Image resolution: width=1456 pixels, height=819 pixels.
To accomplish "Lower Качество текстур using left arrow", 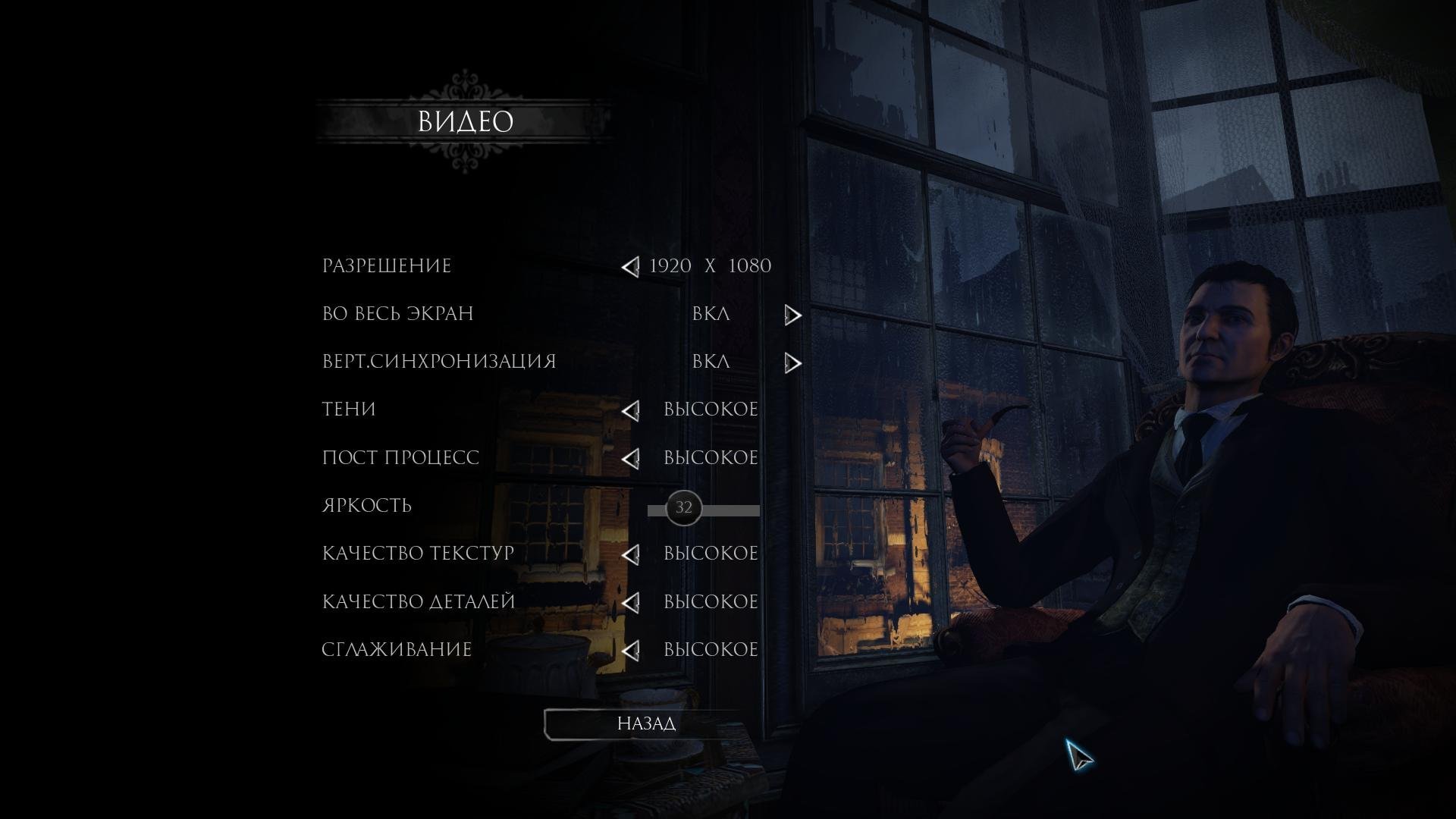I will (630, 554).
